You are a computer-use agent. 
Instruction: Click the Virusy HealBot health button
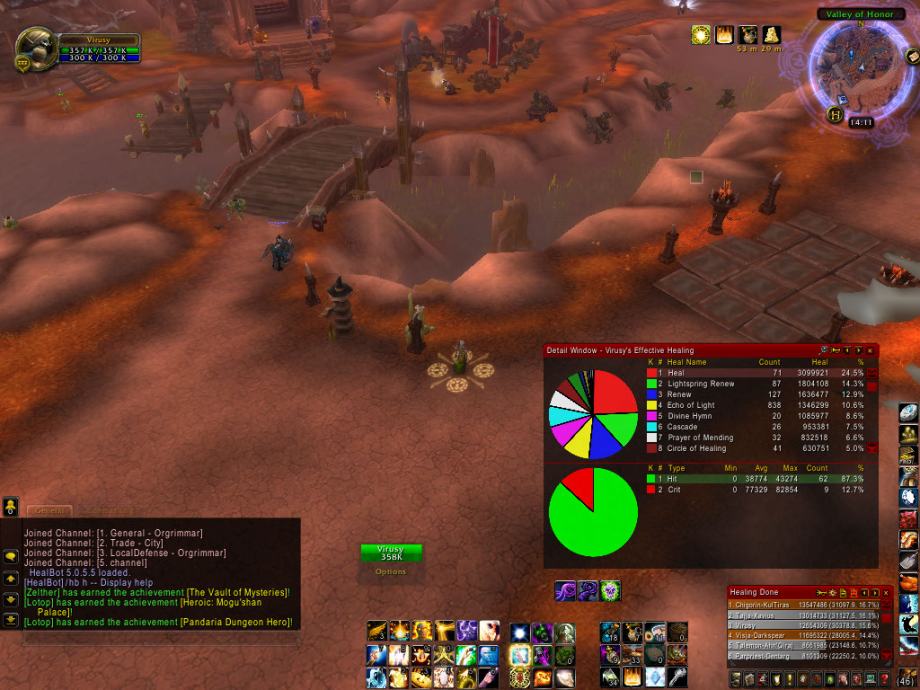pyautogui.click(x=391, y=553)
